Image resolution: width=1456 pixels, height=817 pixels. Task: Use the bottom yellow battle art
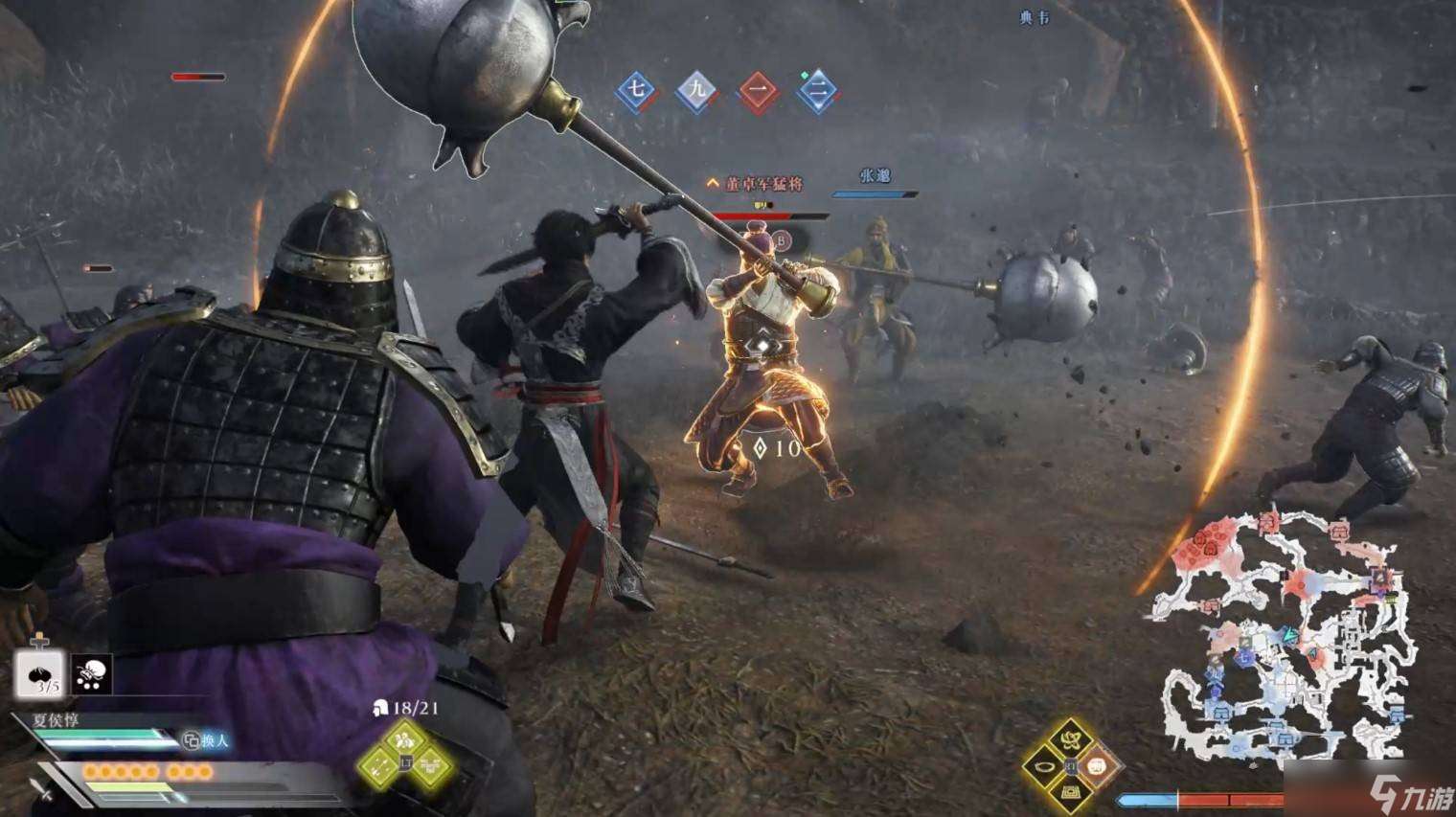pyautogui.click(x=1069, y=793)
